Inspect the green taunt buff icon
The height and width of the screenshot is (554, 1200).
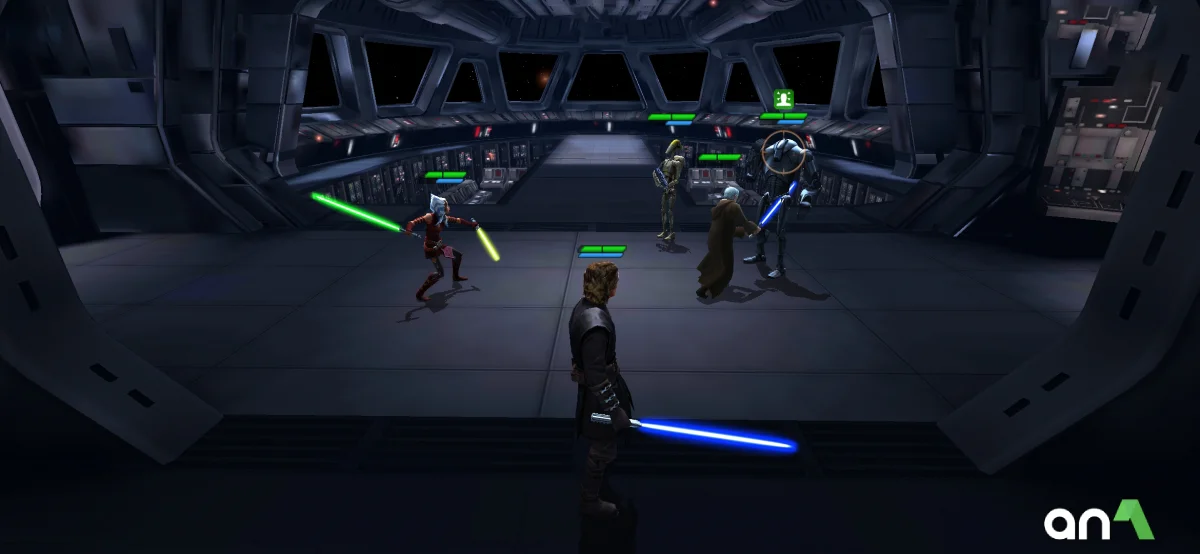coord(783,99)
